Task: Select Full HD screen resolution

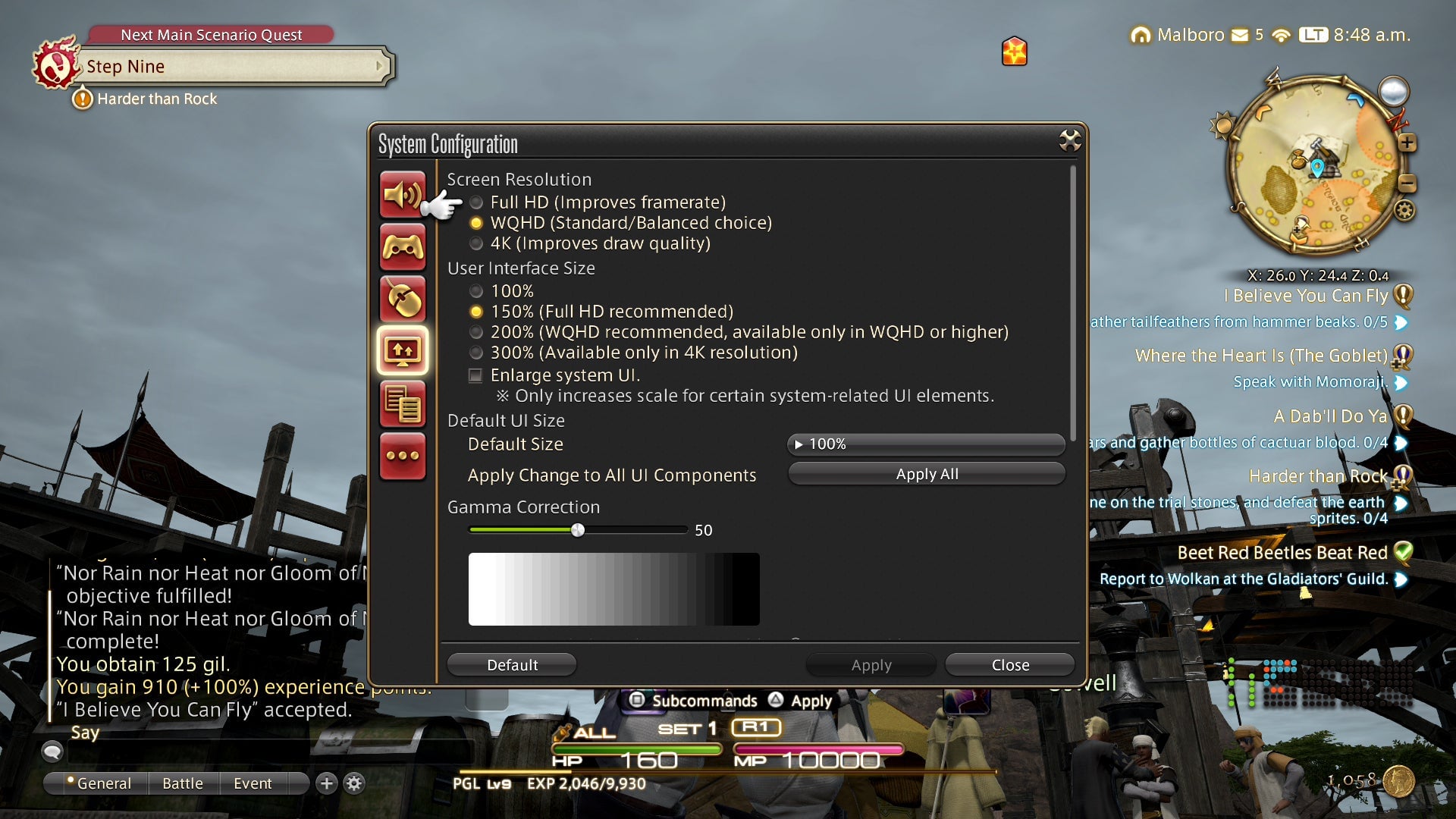Action: (x=476, y=202)
